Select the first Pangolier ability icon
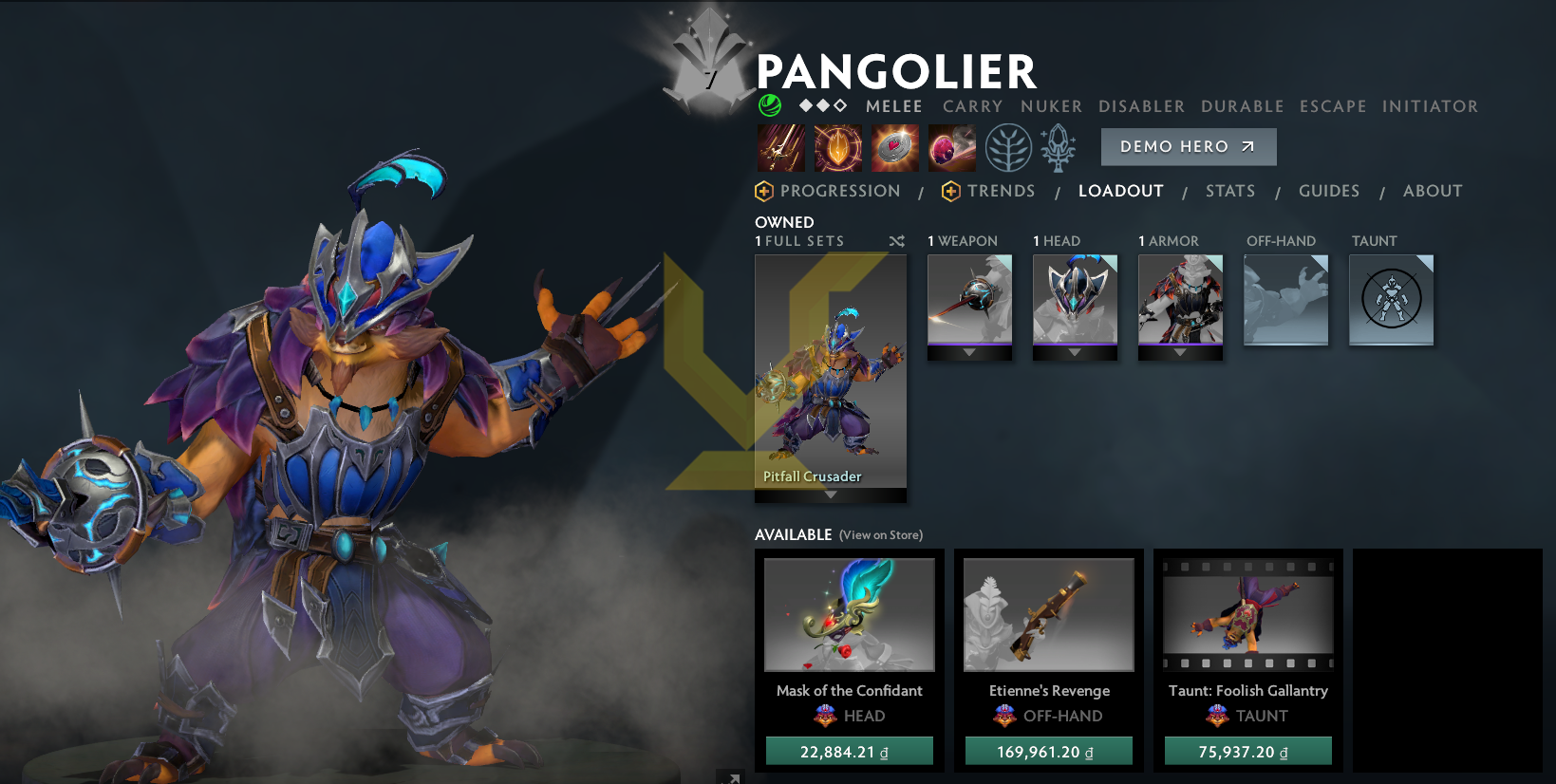Image resolution: width=1556 pixels, height=784 pixels. (x=780, y=148)
